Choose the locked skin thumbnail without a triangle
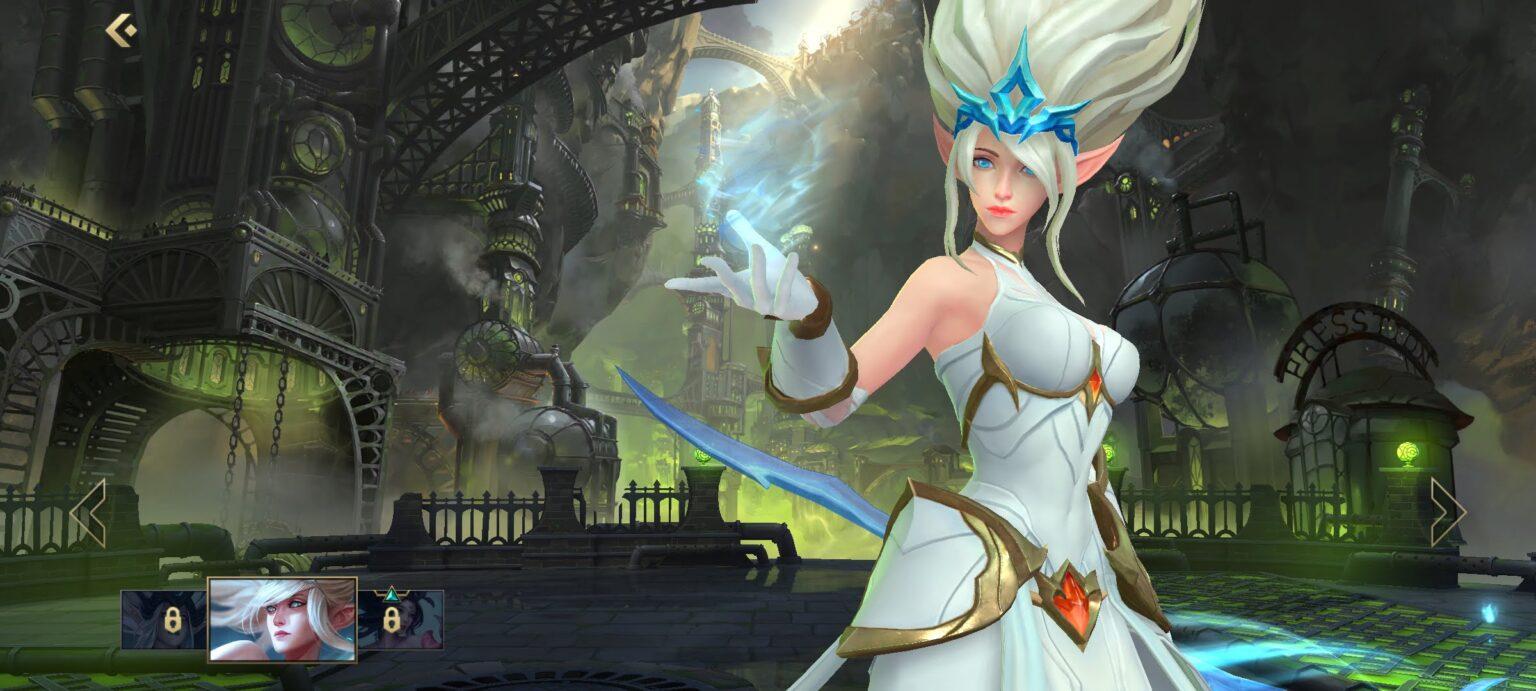 (164, 620)
